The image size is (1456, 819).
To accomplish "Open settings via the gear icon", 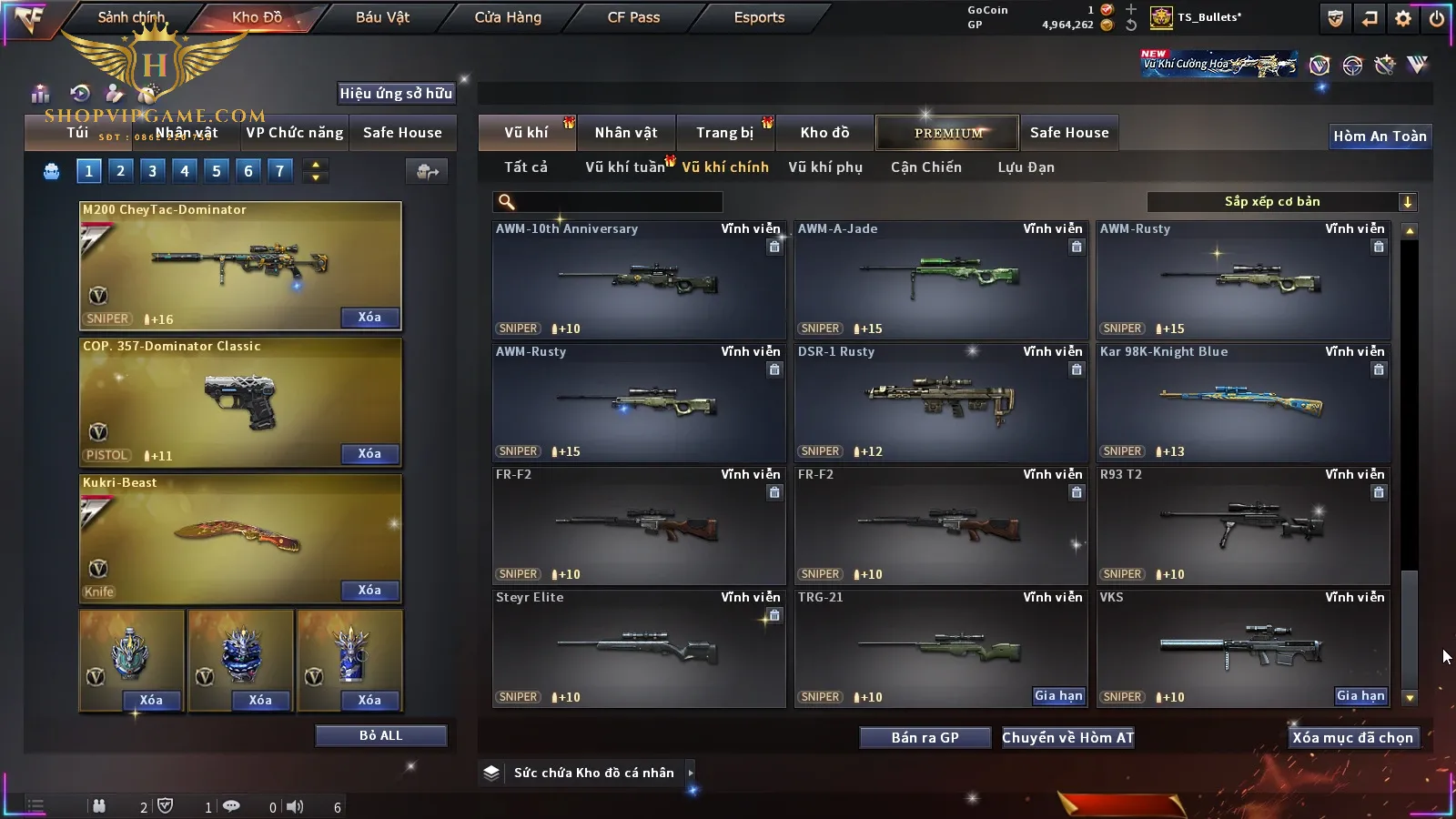I will pos(1403,18).
